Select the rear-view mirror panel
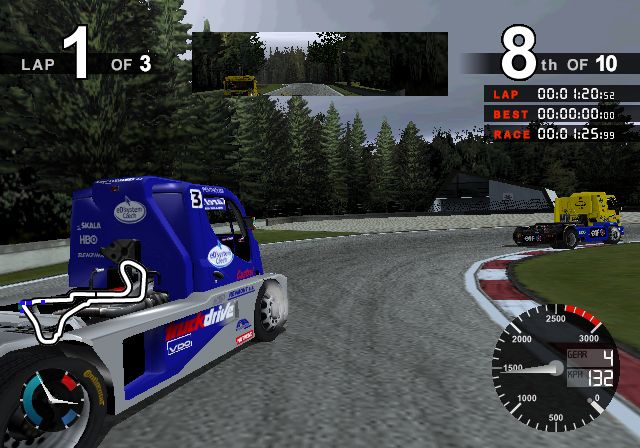This screenshot has width=640, height=448. click(x=319, y=63)
